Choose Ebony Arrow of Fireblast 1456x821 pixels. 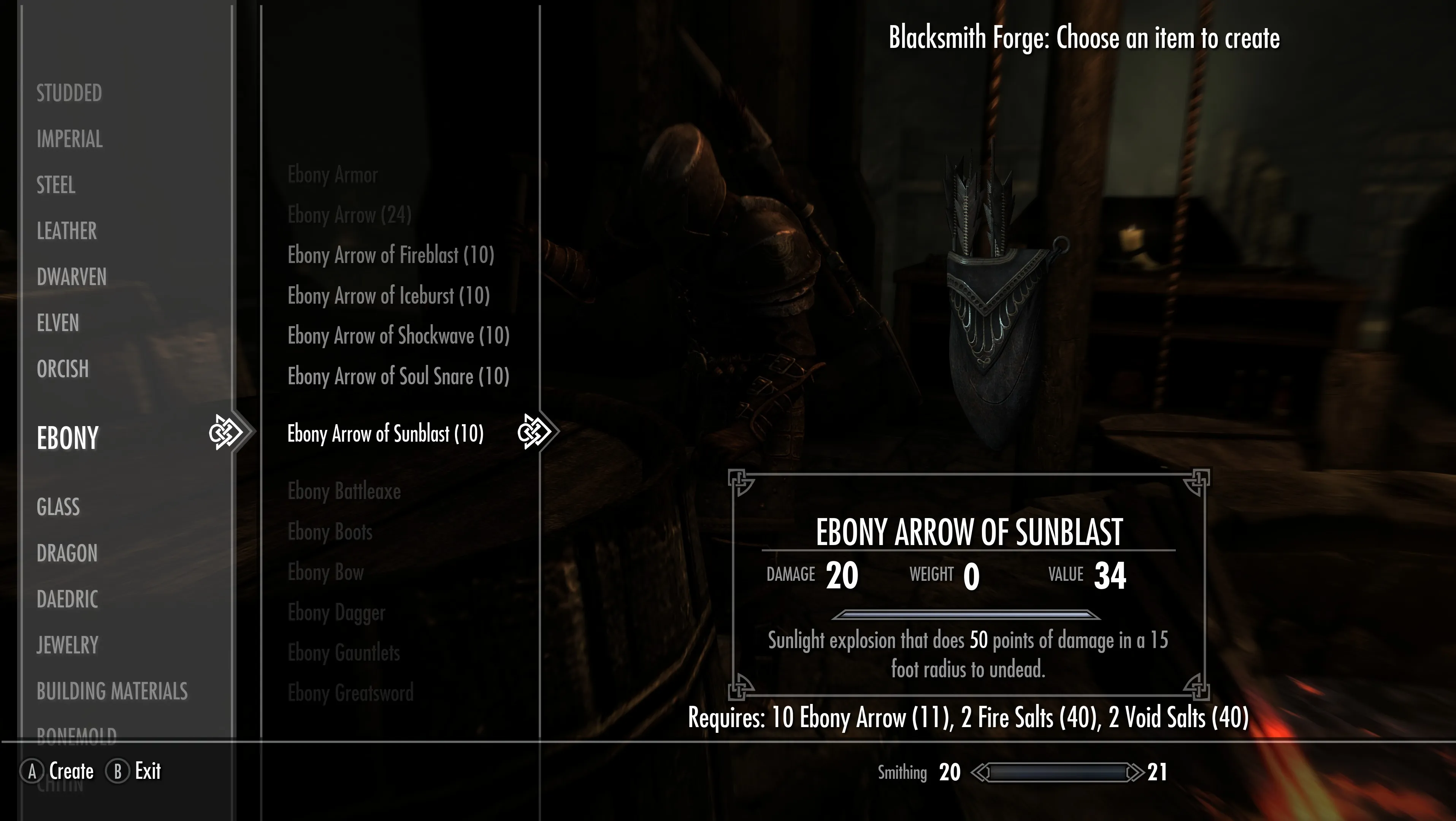point(390,255)
